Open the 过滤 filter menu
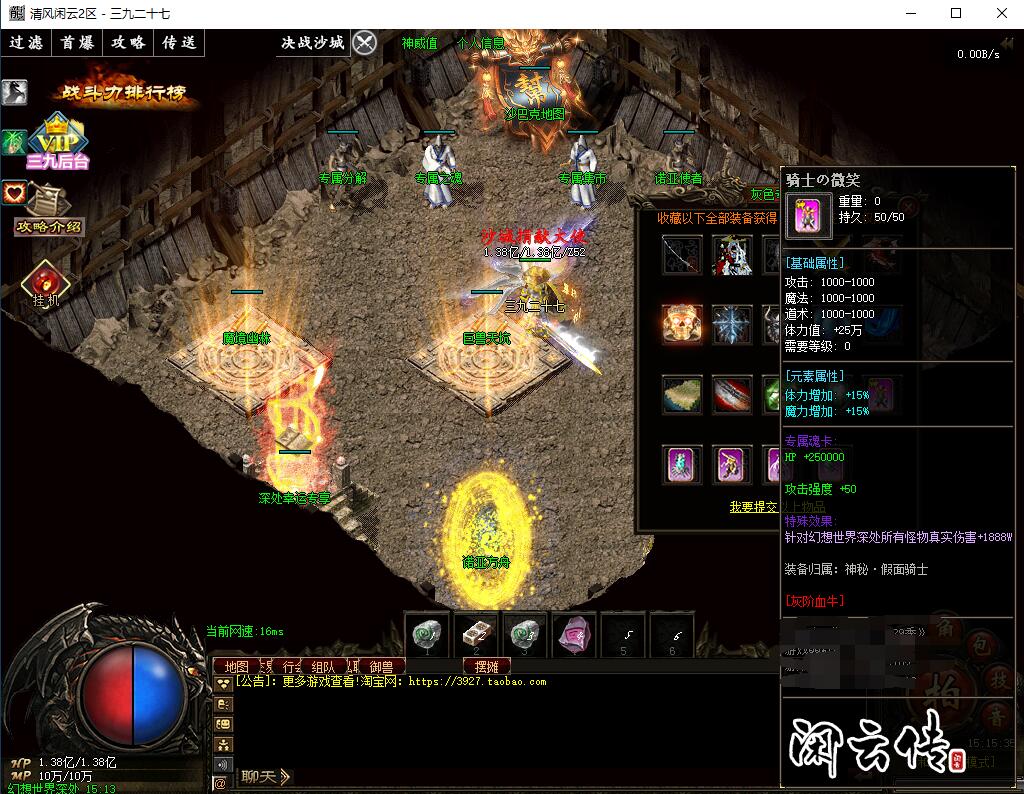Screen dimensions: 1024x794 coord(26,43)
